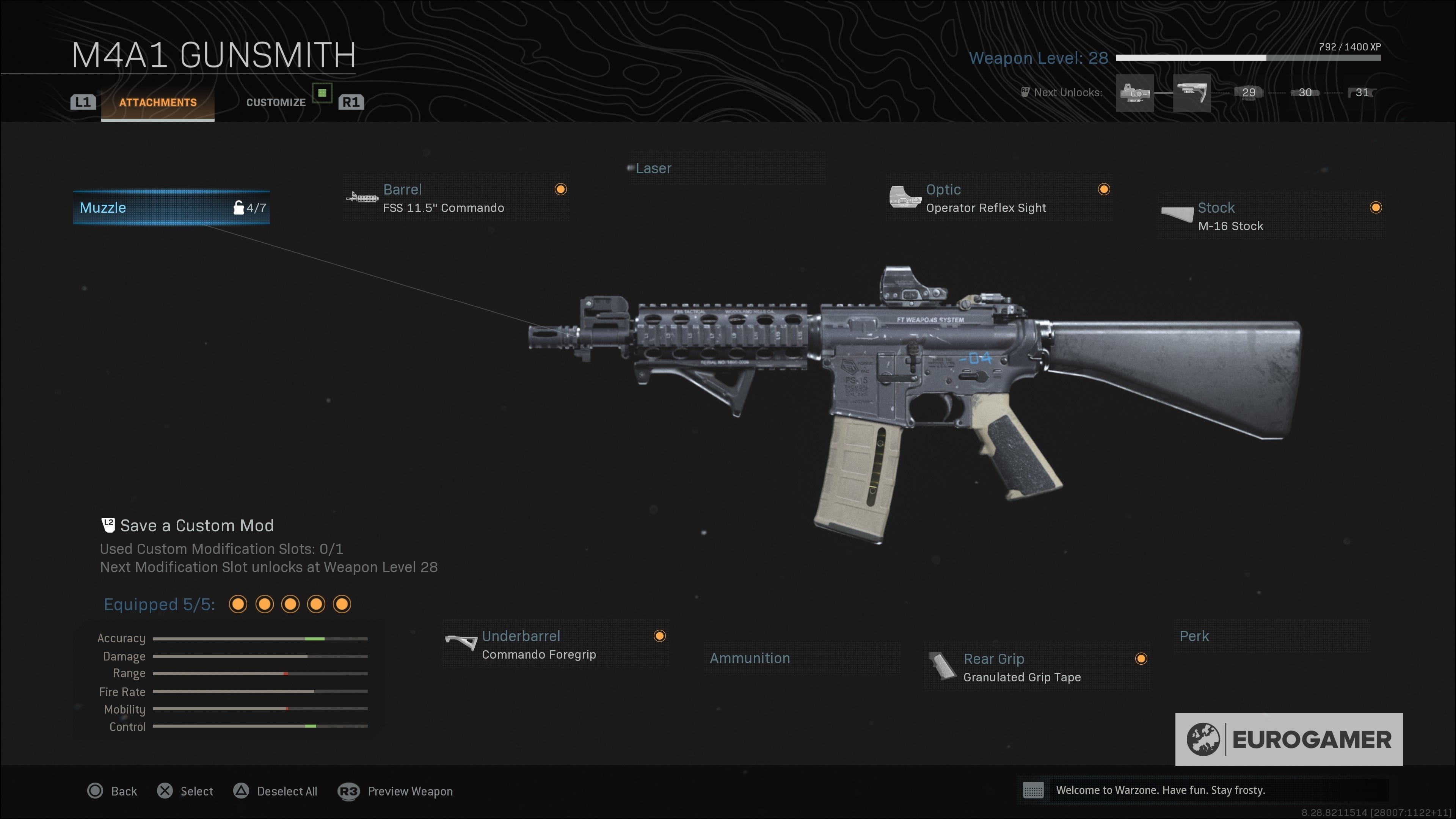1456x819 pixels.
Task: Click the stock icon under Next Unlocks
Action: (1192, 93)
